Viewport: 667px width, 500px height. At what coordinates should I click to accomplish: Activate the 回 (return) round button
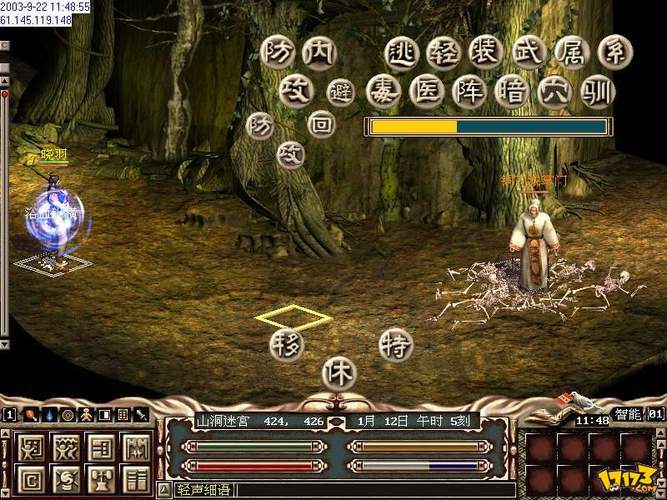[320, 125]
